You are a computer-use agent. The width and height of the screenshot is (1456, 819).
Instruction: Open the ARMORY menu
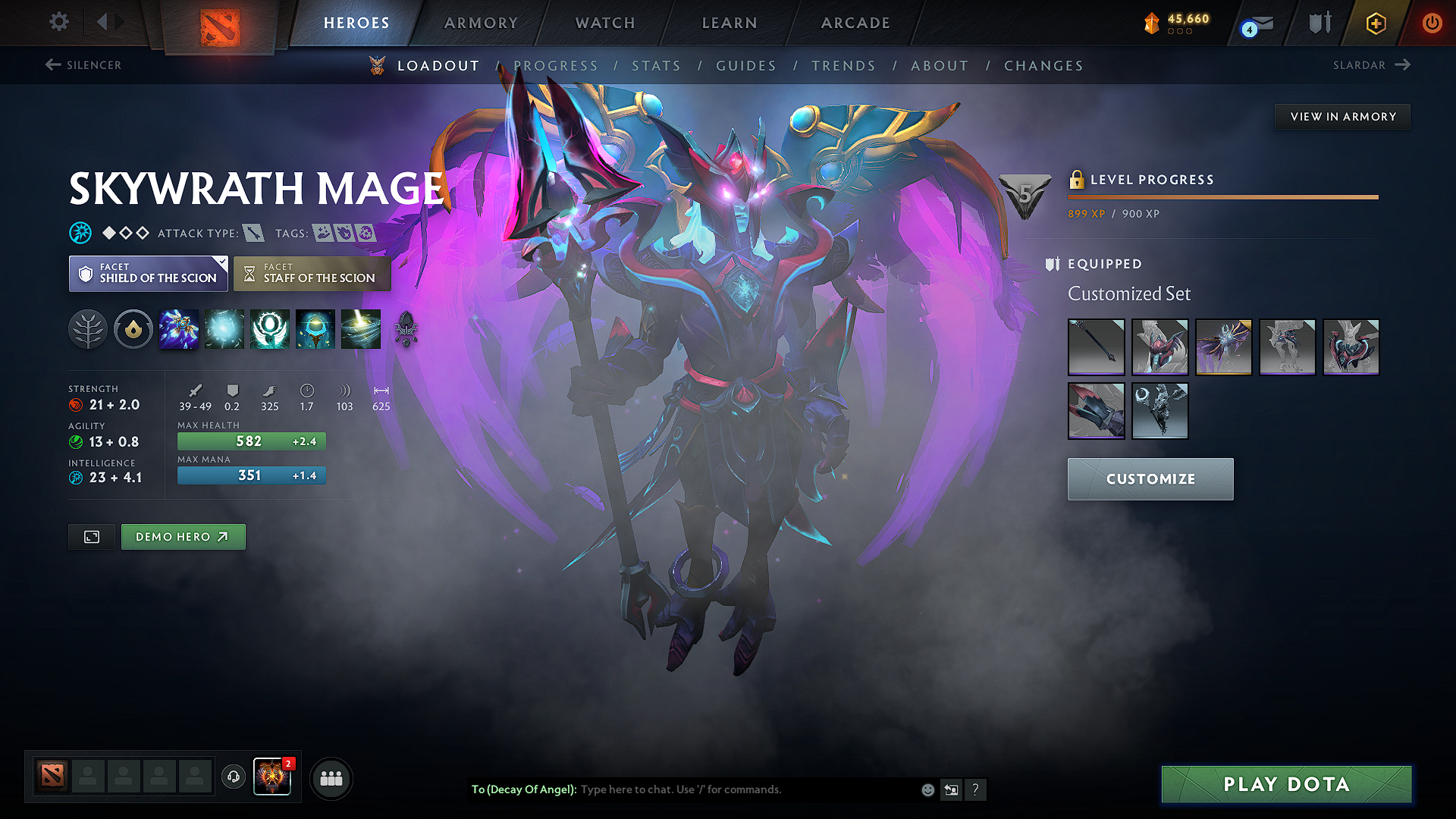480,23
